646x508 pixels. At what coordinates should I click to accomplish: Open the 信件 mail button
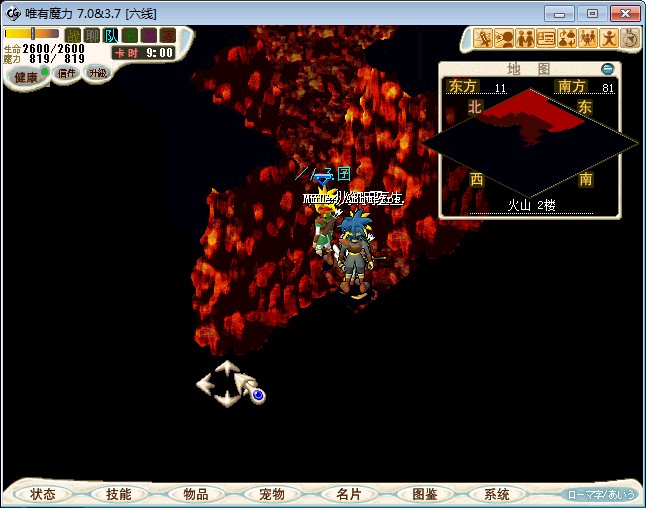point(67,73)
